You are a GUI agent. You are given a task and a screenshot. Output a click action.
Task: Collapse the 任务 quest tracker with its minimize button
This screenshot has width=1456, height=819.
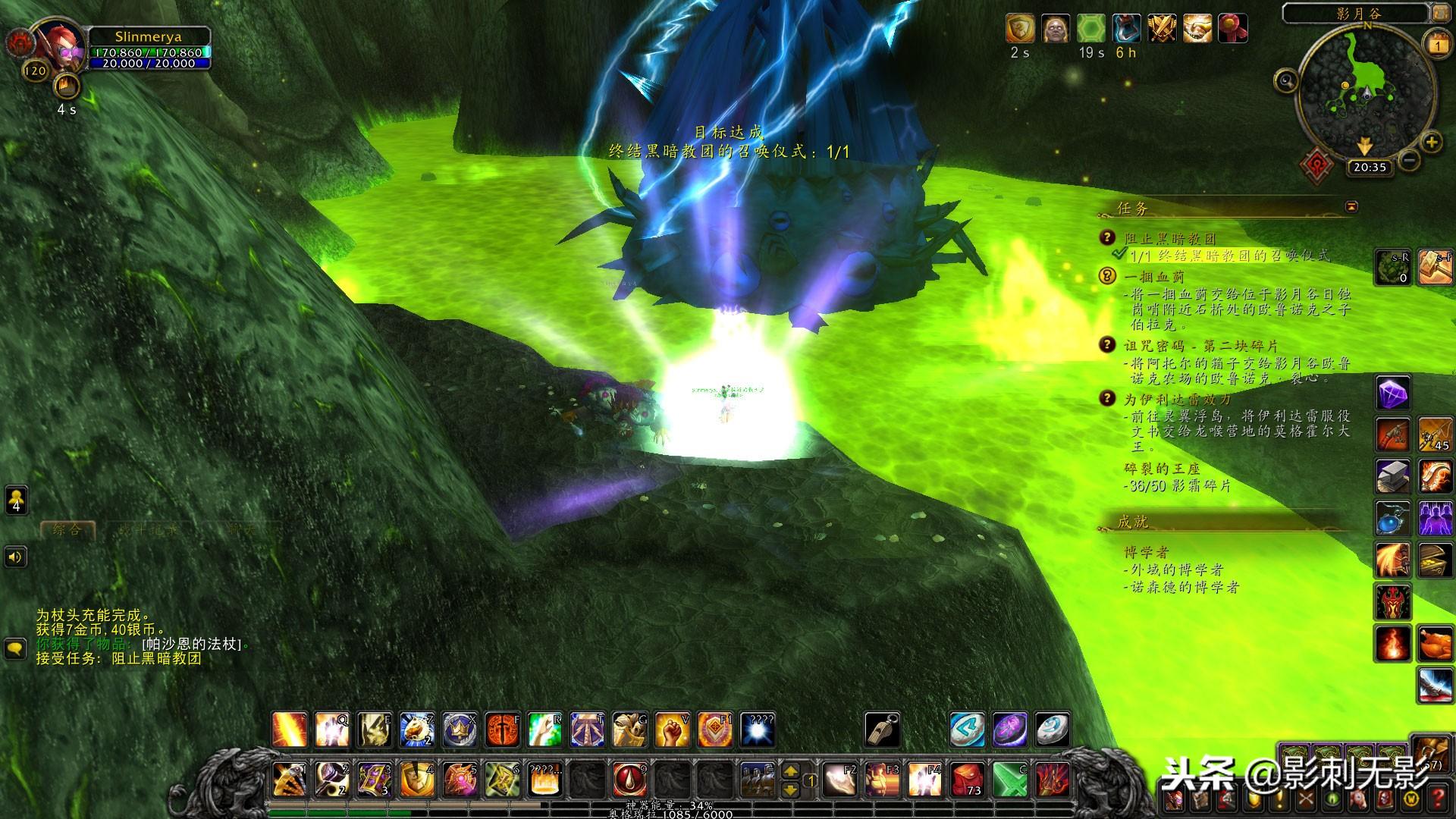point(1351,206)
